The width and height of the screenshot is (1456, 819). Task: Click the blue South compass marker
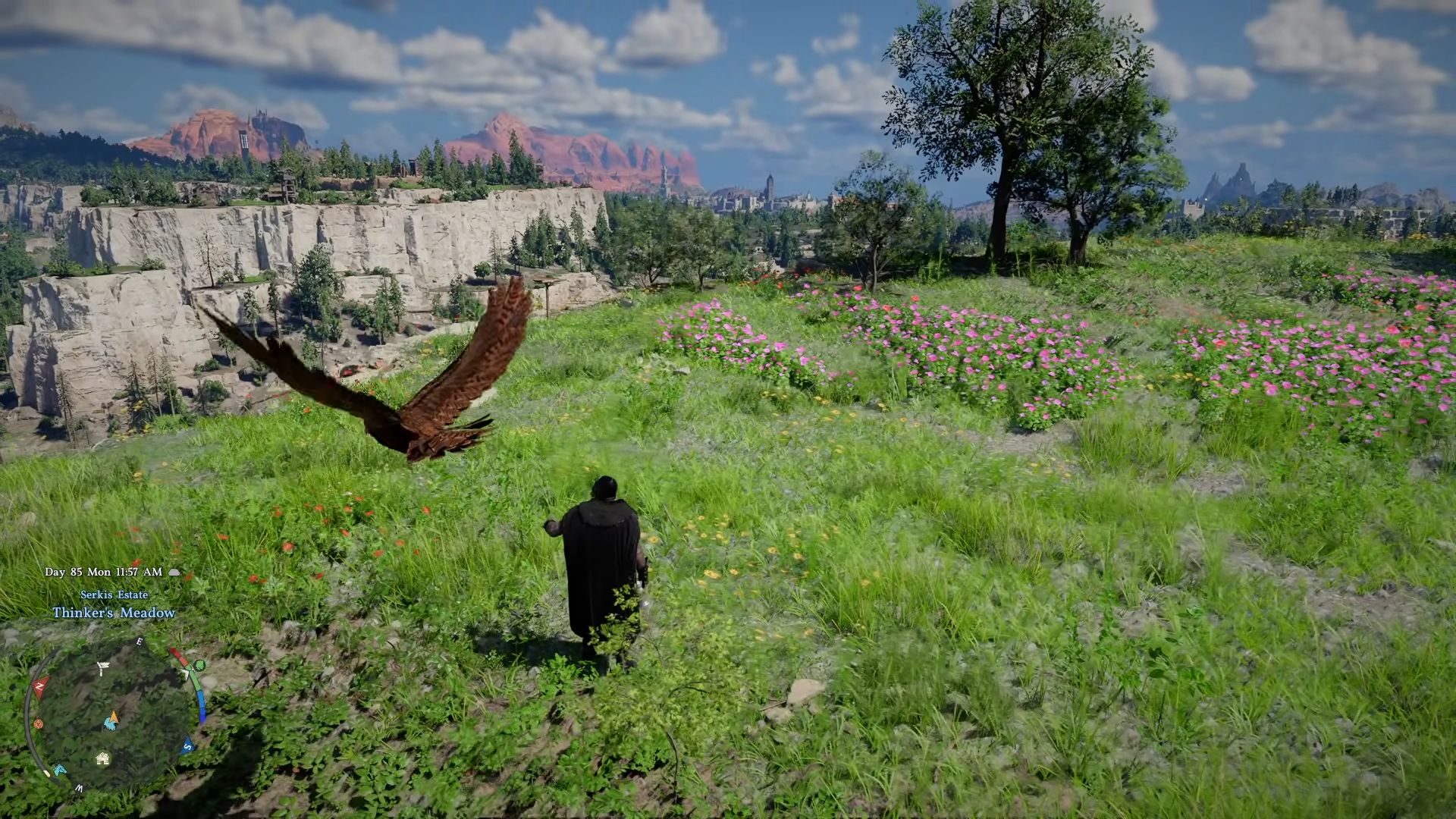point(187,747)
